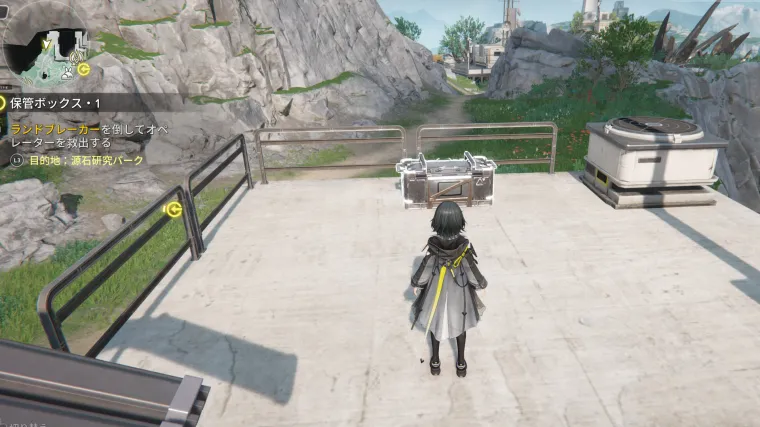Click the yellow quest marker on the minimap

84,68
